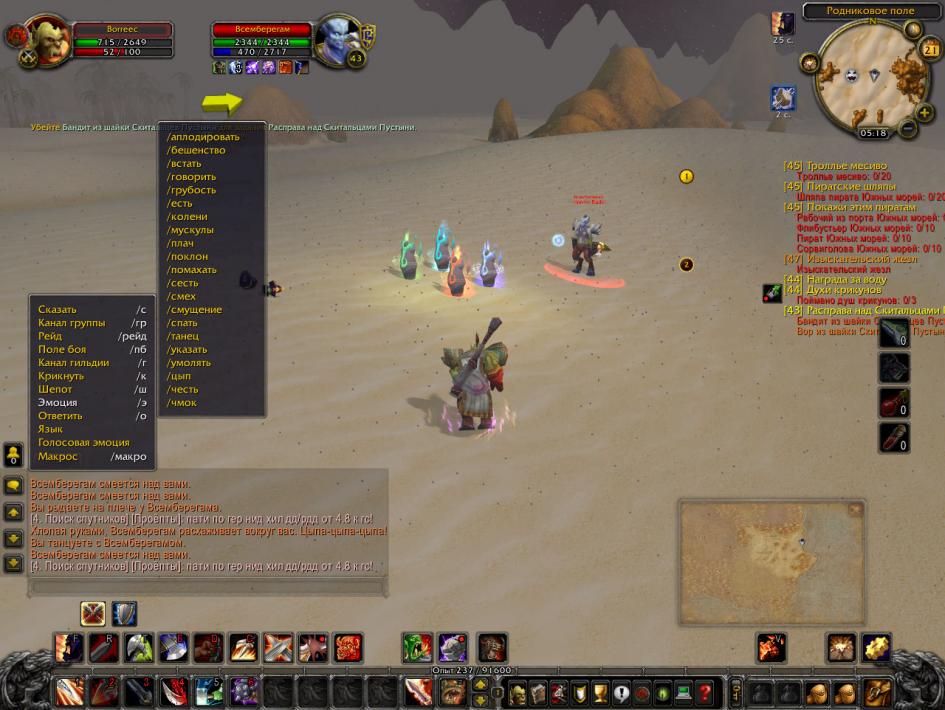Image resolution: width=945 pixels, height=710 pixels.
Task: Zoom in the minimap with plus button
Action: (923, 113)
